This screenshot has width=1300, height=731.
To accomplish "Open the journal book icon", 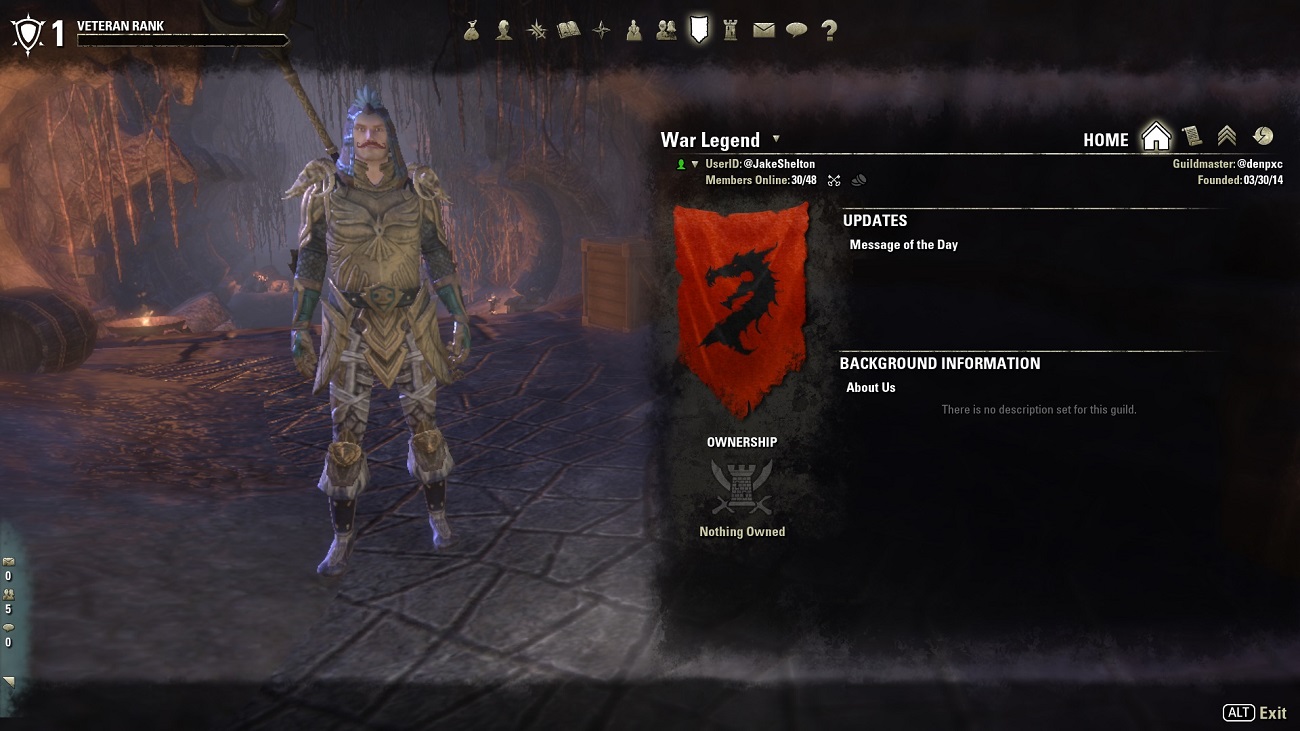I will 568,31.
